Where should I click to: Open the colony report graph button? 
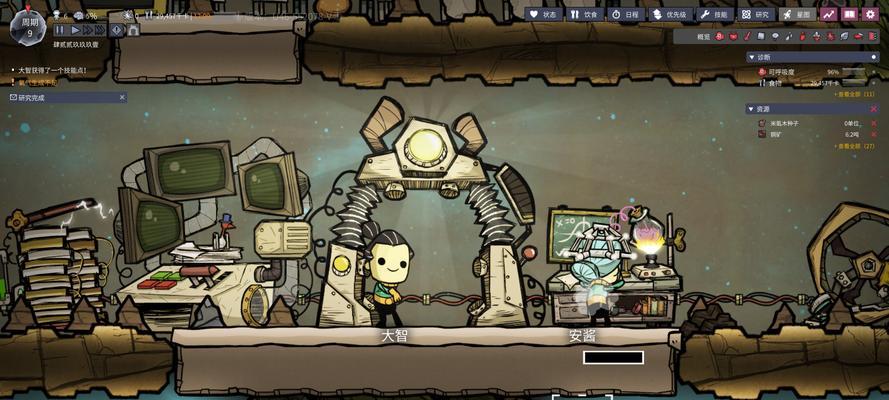tap(828, 15)
